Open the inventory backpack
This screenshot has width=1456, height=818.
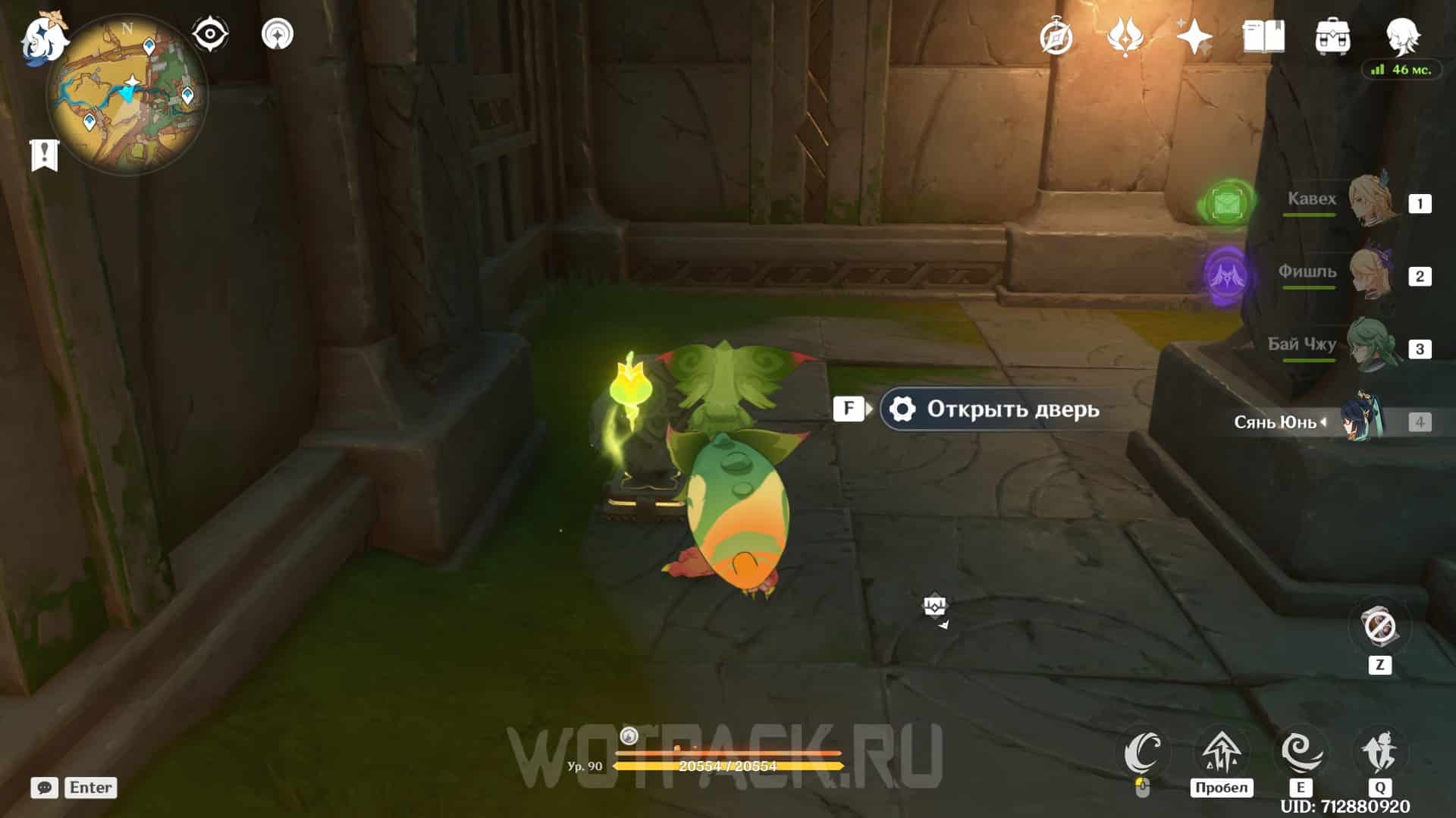tap(1332, 36)
